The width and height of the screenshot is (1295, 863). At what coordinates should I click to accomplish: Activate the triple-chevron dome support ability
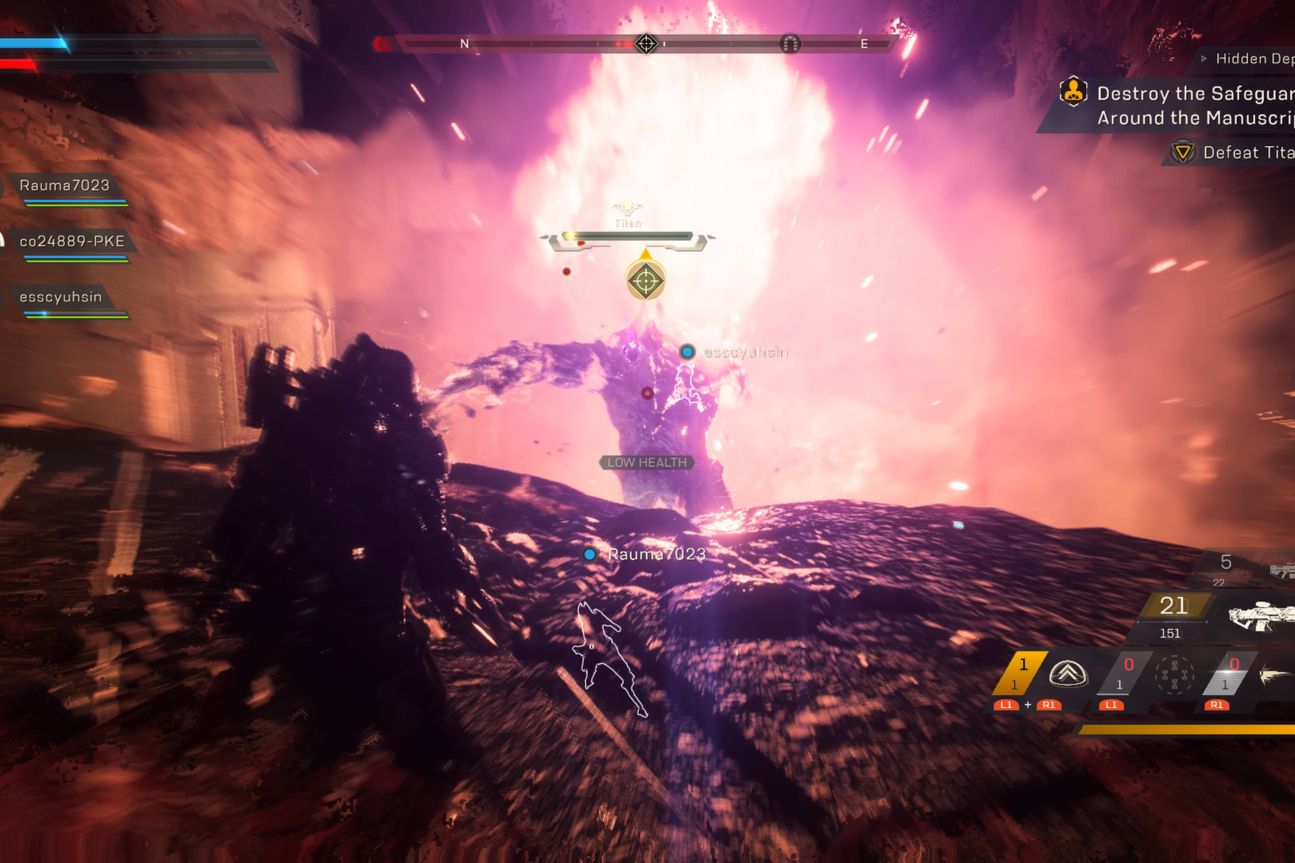pyautogui.click(x=1068, y=674)
